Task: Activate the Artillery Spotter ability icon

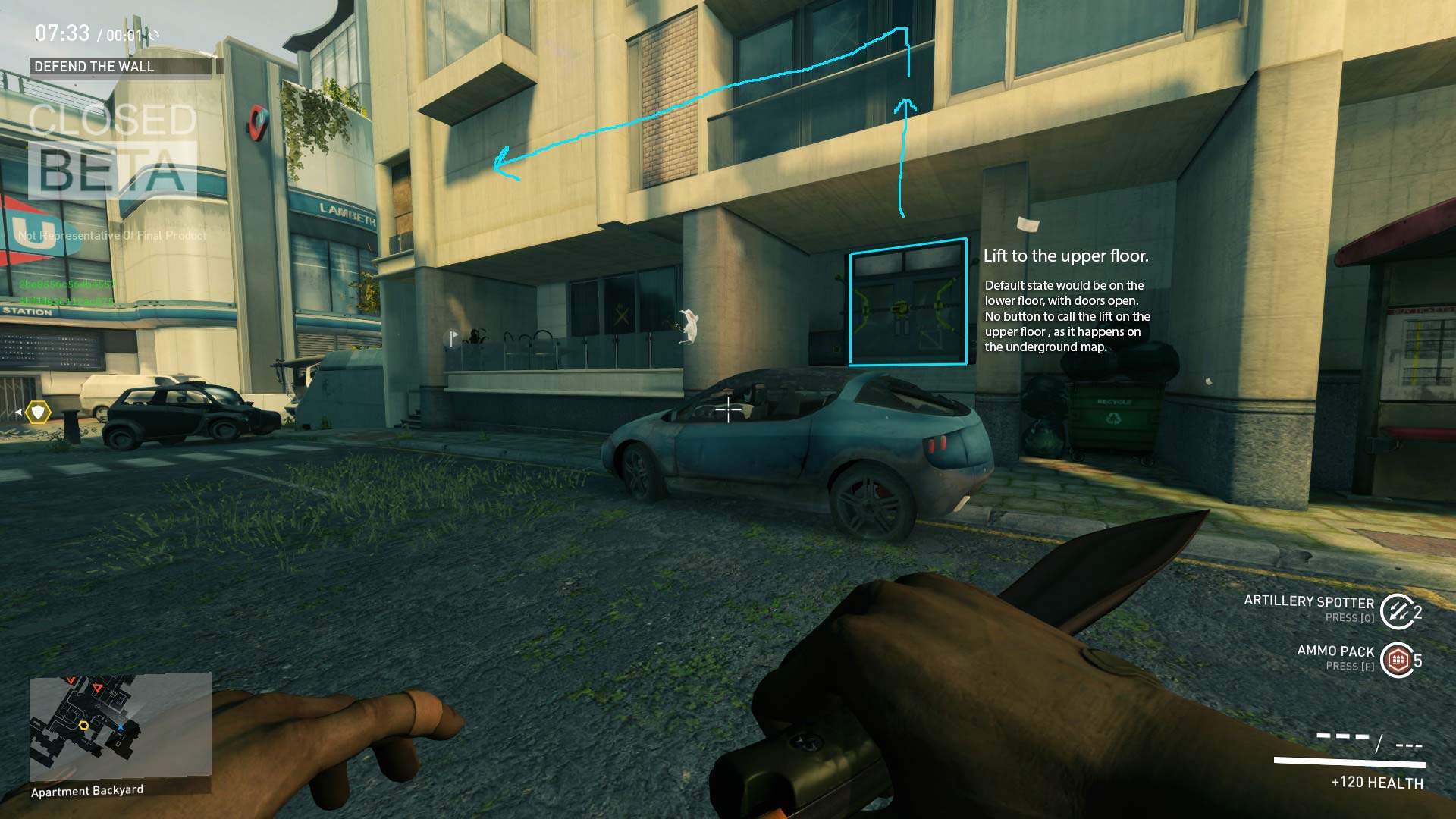Action: pyautogui.click(x=1395, y=611)
